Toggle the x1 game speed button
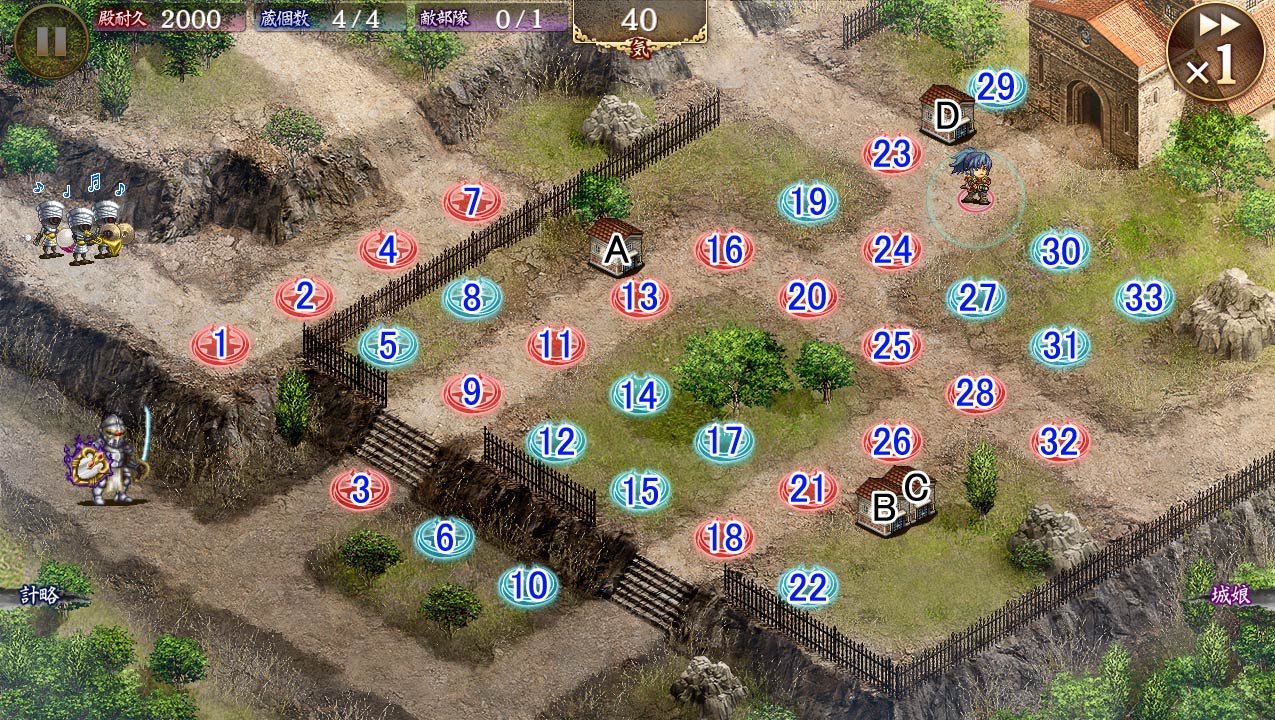Image resolution: width=1275 pixels, height=720 pixels. point(1214,51)
